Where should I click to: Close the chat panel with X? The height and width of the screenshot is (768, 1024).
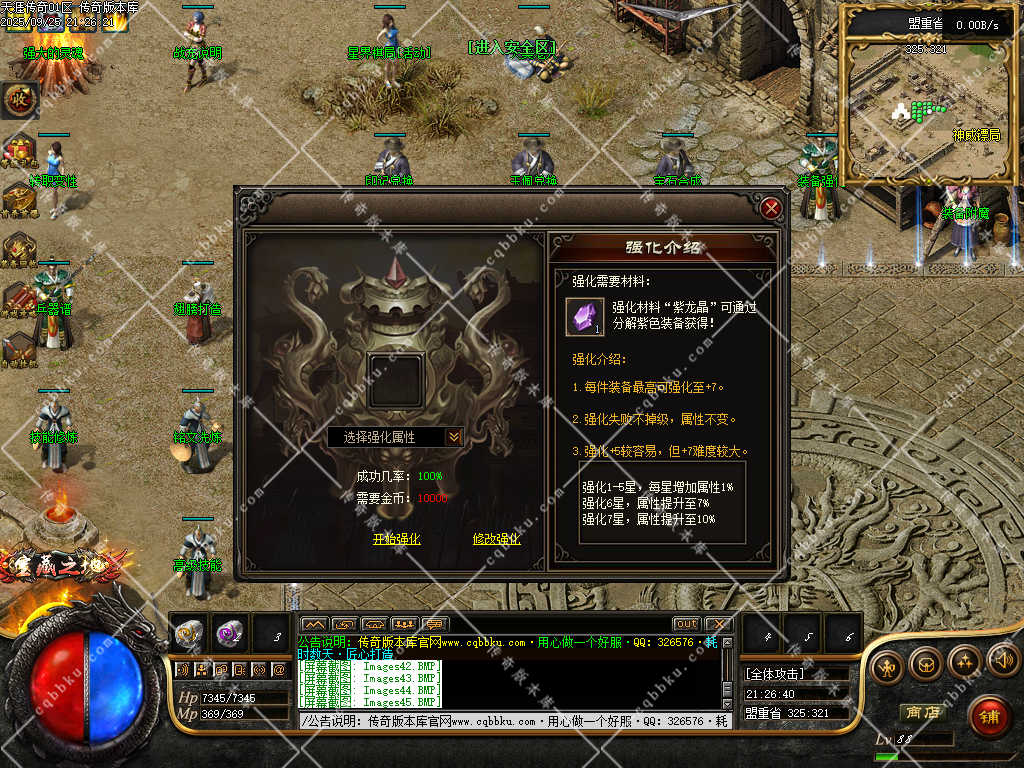pos(717,625)
